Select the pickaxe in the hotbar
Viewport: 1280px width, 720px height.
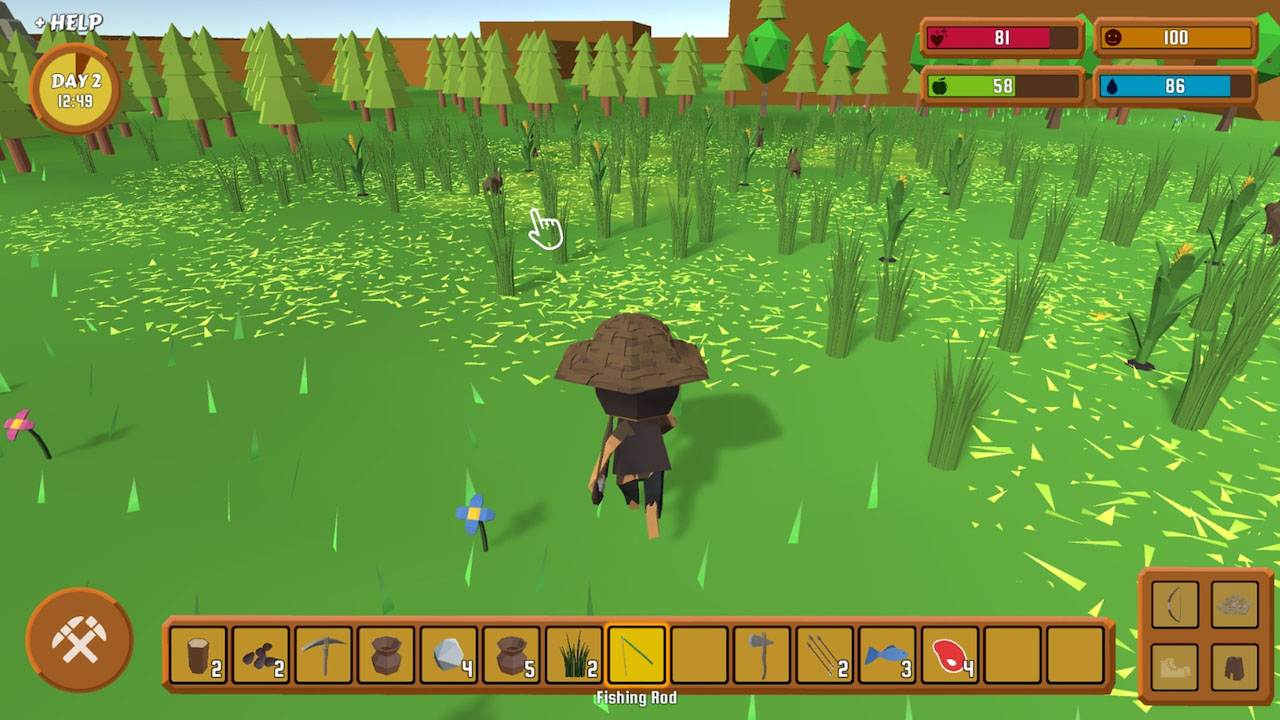coord(322,650)
